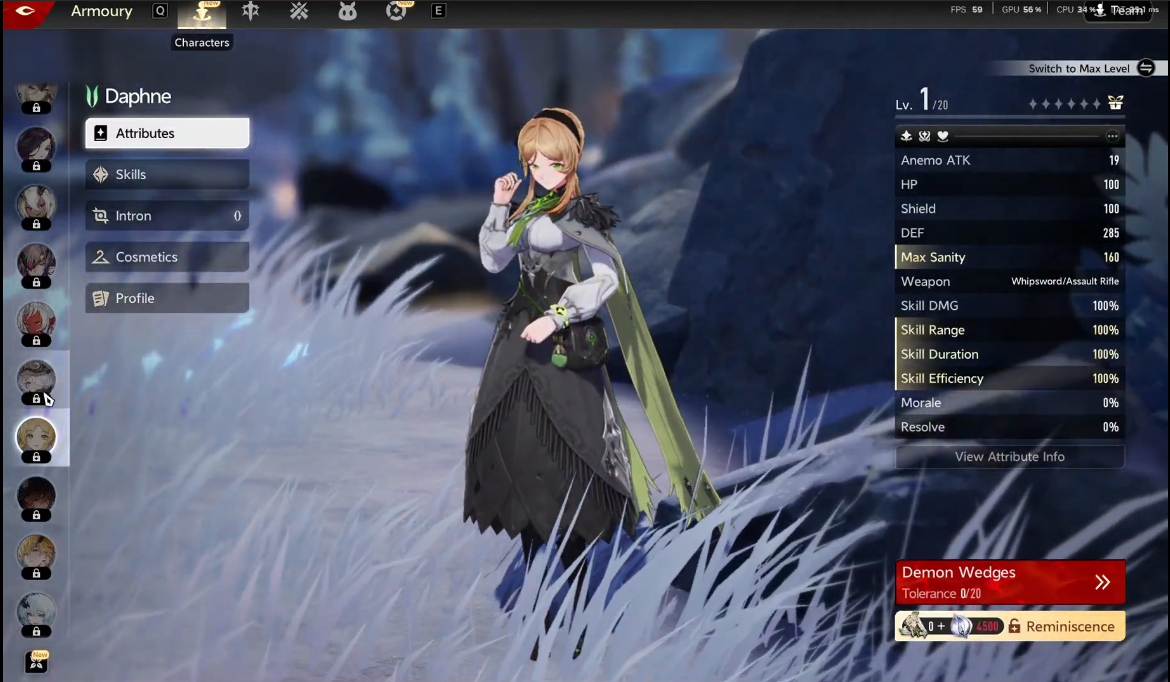This screenshot has height=682, width=1170.
Task: Click View Attribute Info button
Action: 1009,457
